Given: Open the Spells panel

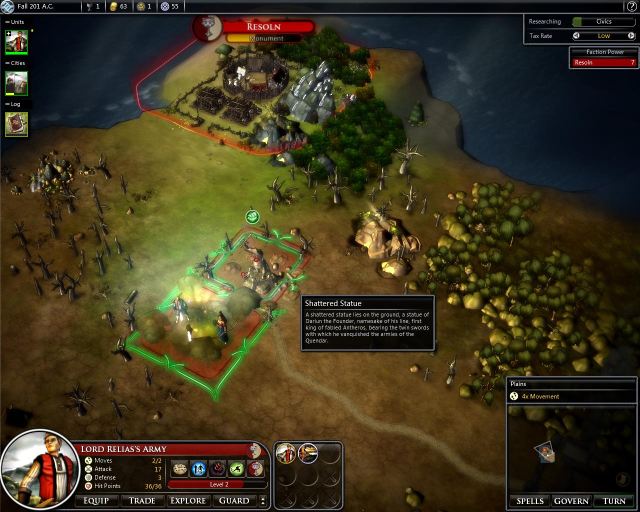Looking at the screenshot, I should 530,500.
